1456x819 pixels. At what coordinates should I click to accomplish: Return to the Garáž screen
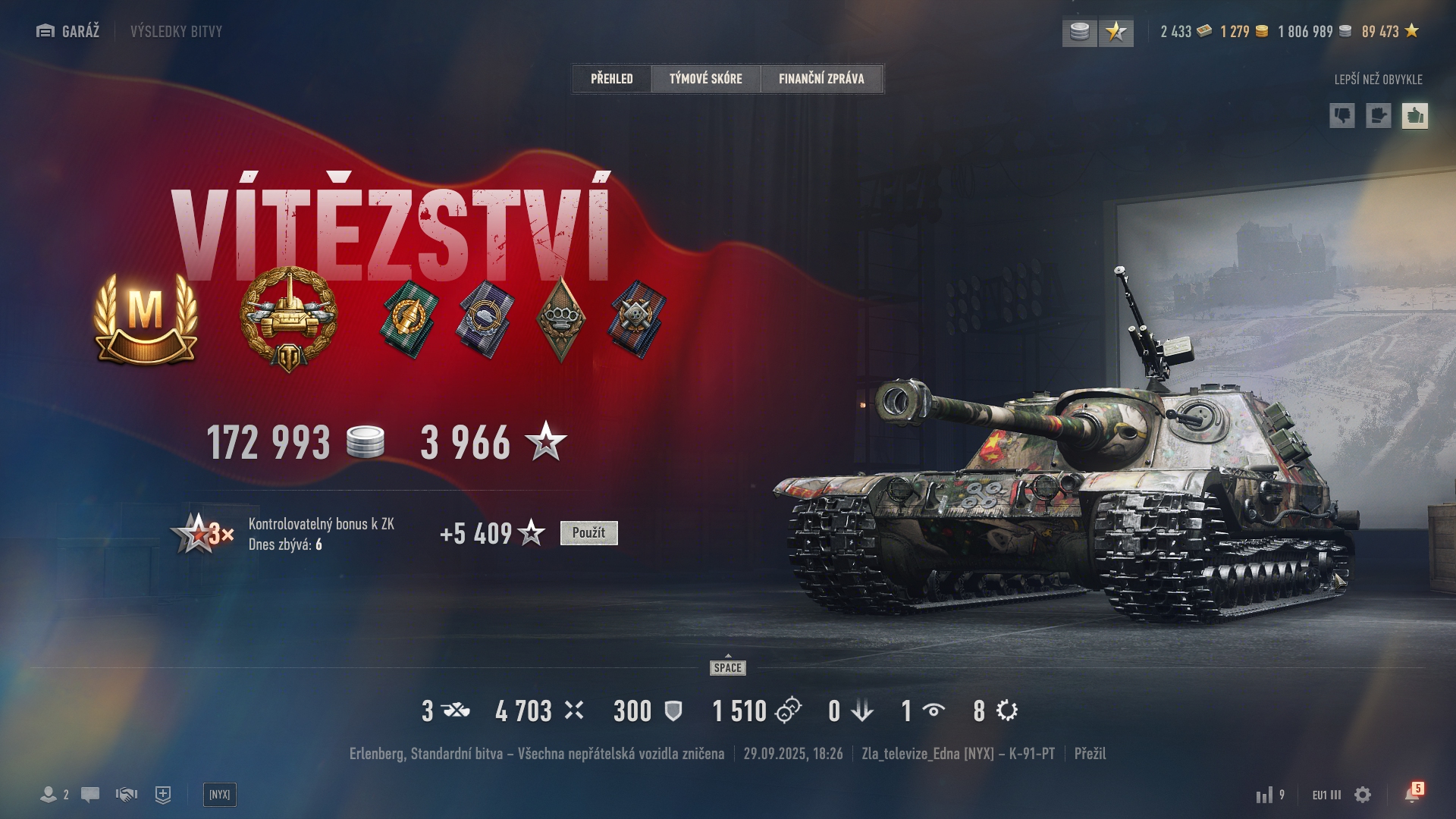pyautogui.click(x=68, y=31)
